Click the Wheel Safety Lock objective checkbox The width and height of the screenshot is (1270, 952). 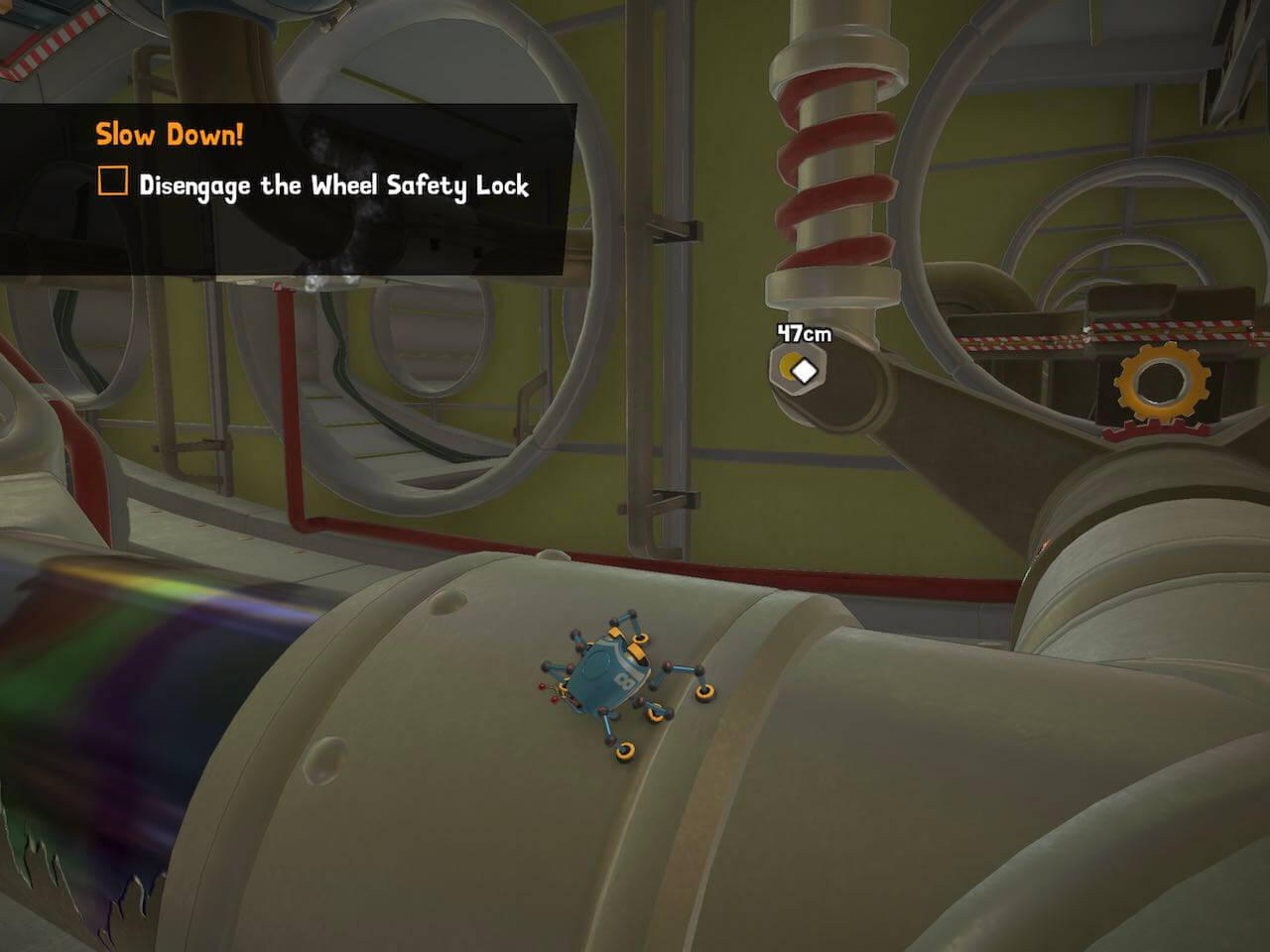pos(113,181)
